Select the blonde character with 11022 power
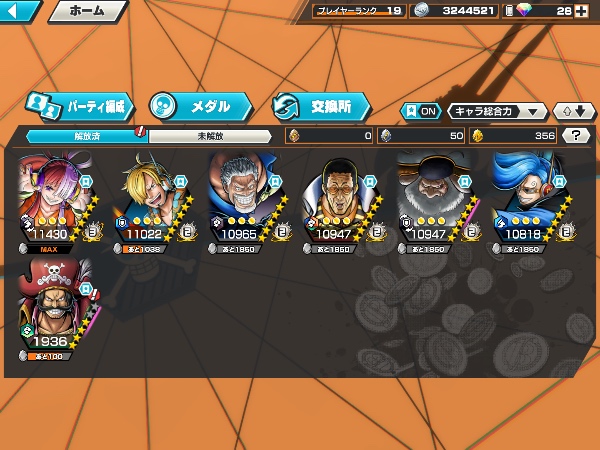 150,202
